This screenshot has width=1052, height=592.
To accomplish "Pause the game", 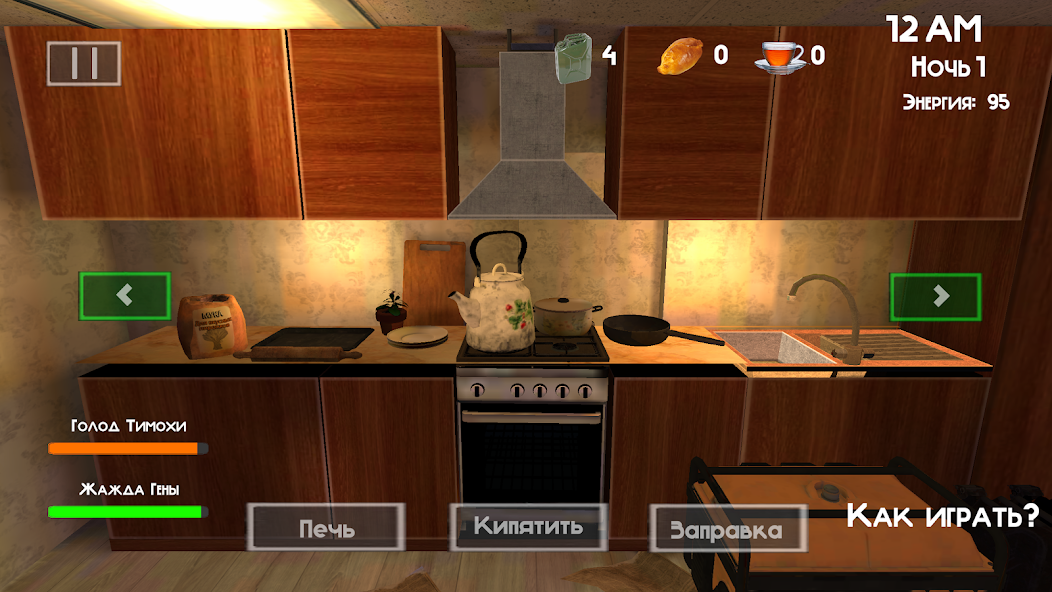I will point(84,63).
